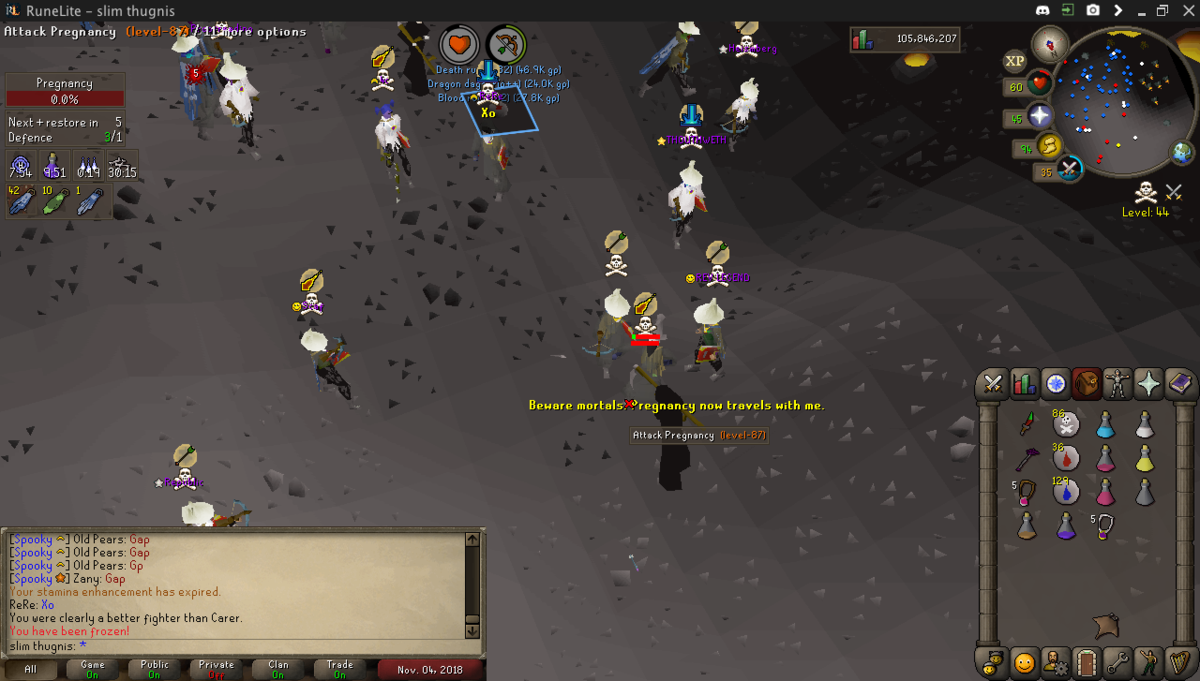
Task: Open the Combat Options tab
Action: (993, 384)
